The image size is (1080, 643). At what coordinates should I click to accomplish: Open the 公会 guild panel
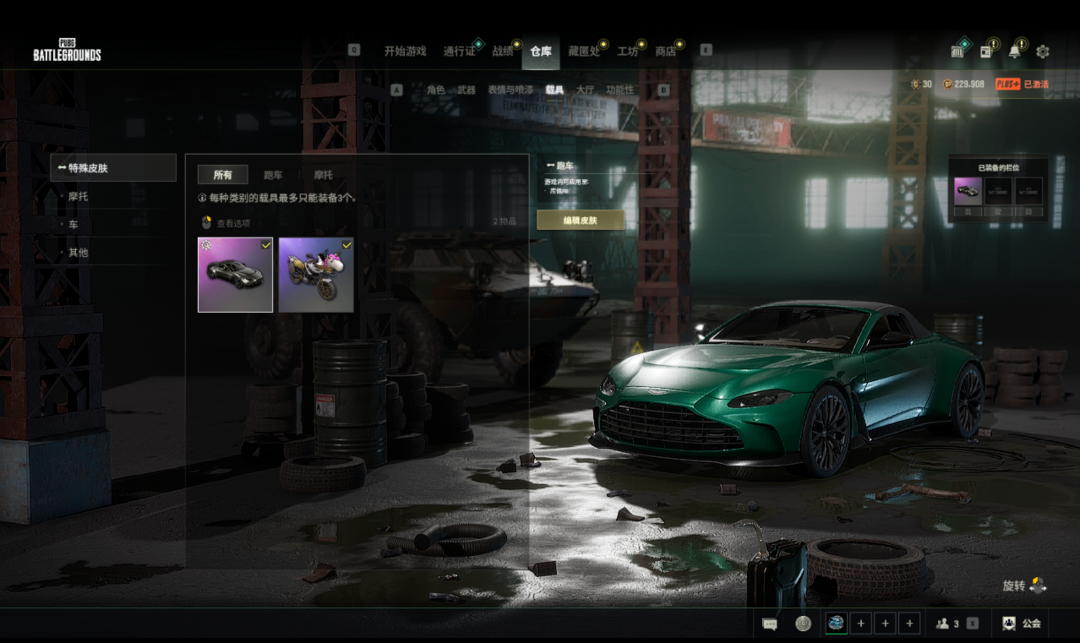(1022, 623)
